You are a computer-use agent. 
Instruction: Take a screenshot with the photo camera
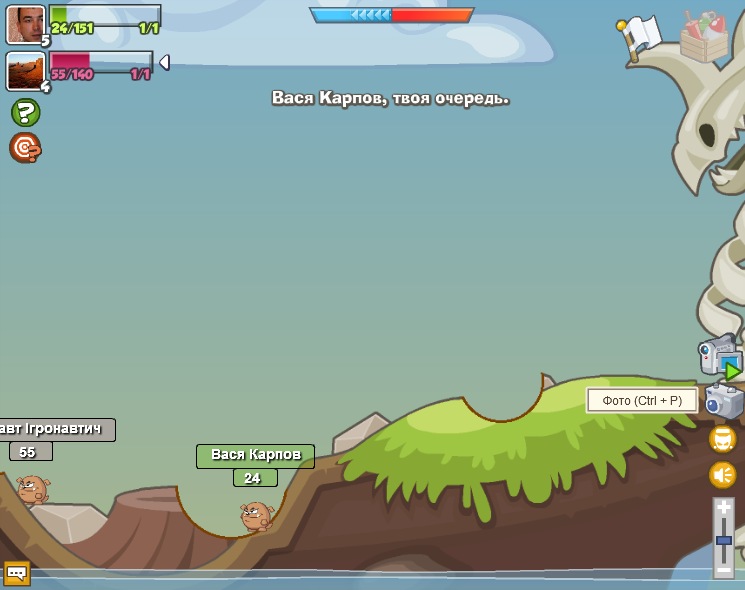coord(724,402)
